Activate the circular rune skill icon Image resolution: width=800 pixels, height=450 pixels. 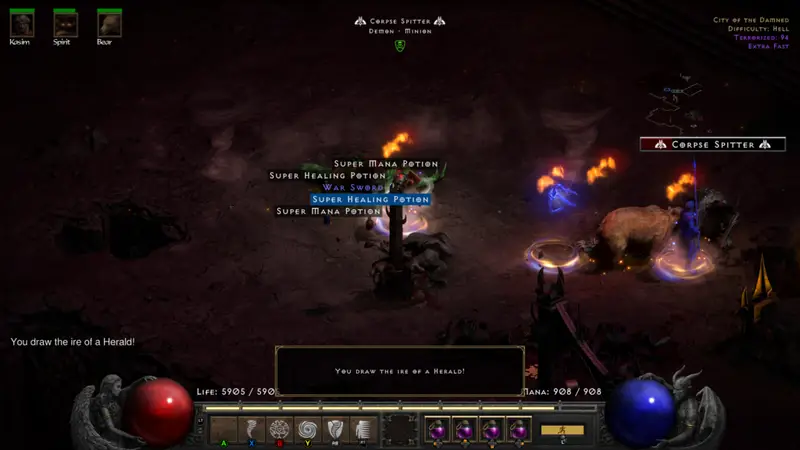click(279, 429)
